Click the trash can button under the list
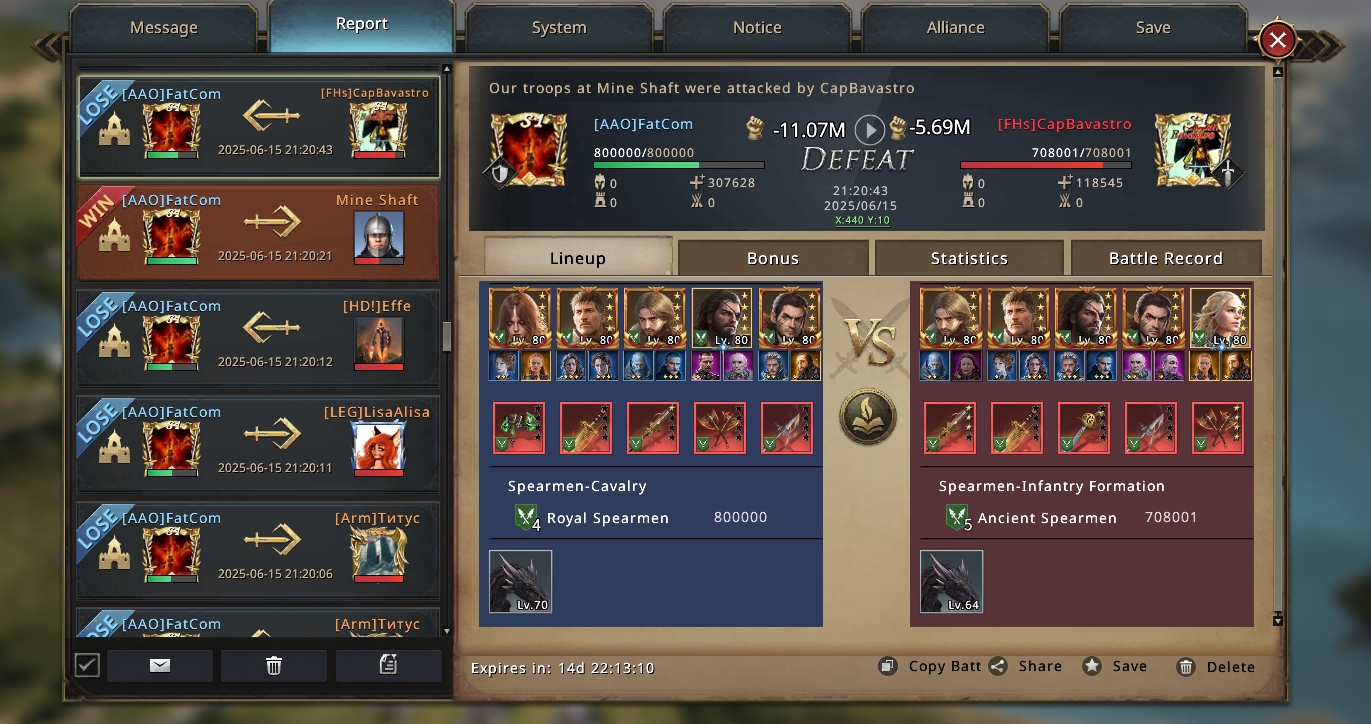This screenshot has width=1371, height=724. pyautogui.click(x=274, y=665)
